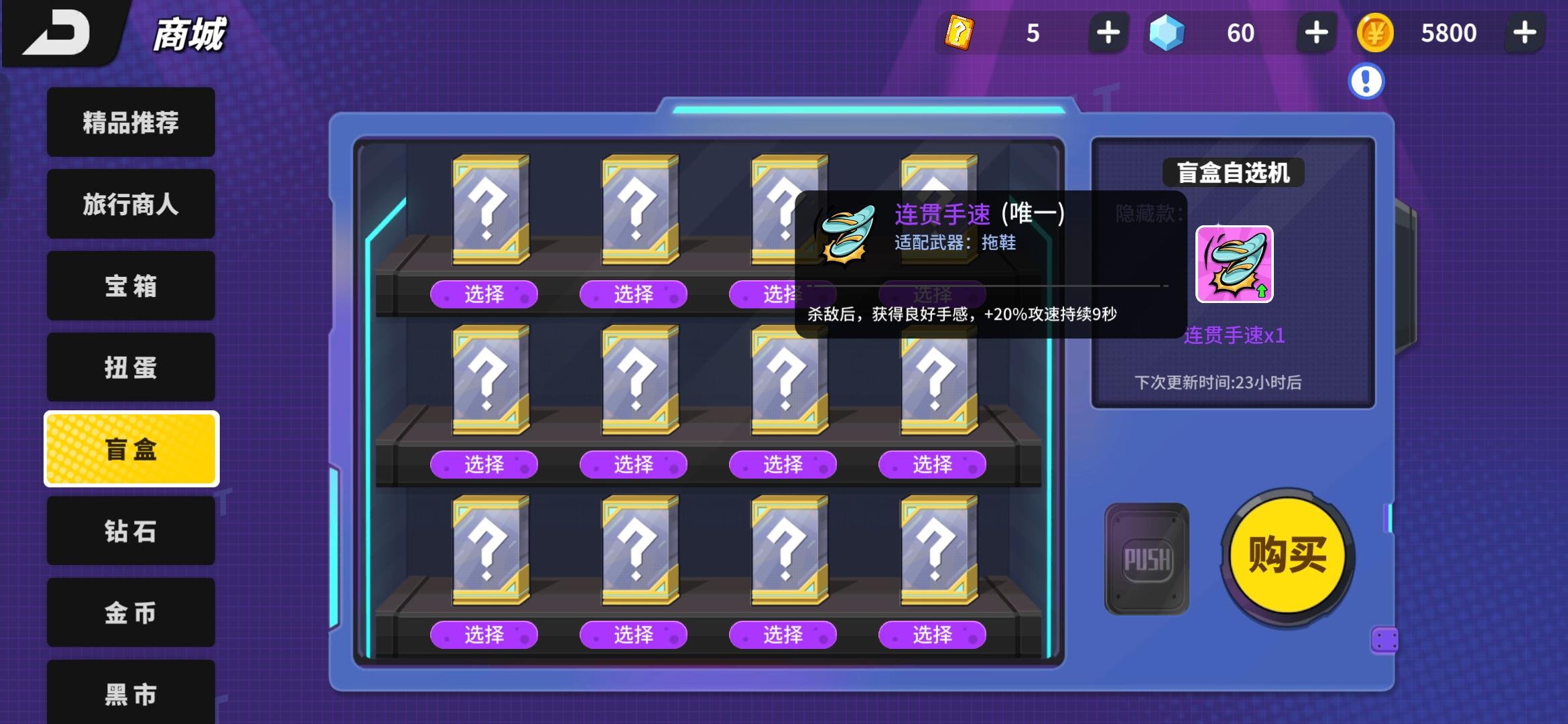Open the 旅行商人 shop section
Viewport: 1568px width, 724px height.
point(131,204)
